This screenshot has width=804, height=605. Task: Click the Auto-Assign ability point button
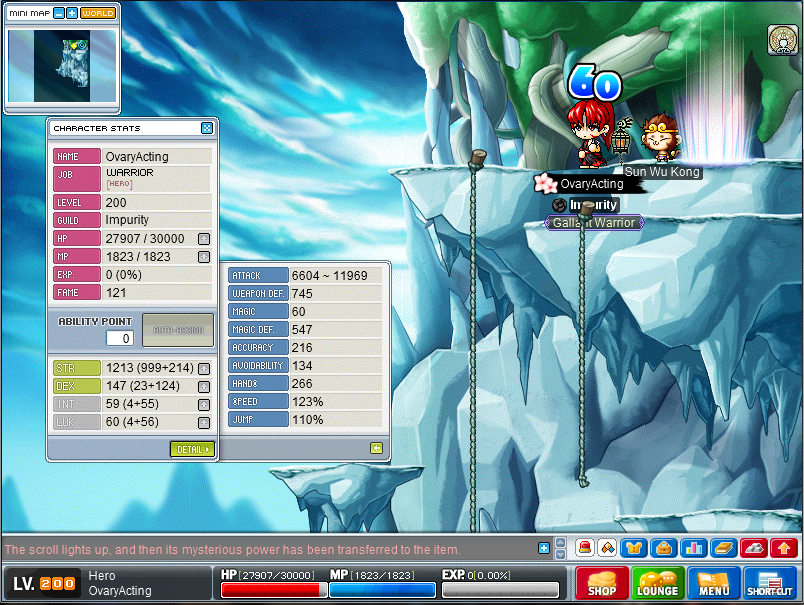point(178,329)
